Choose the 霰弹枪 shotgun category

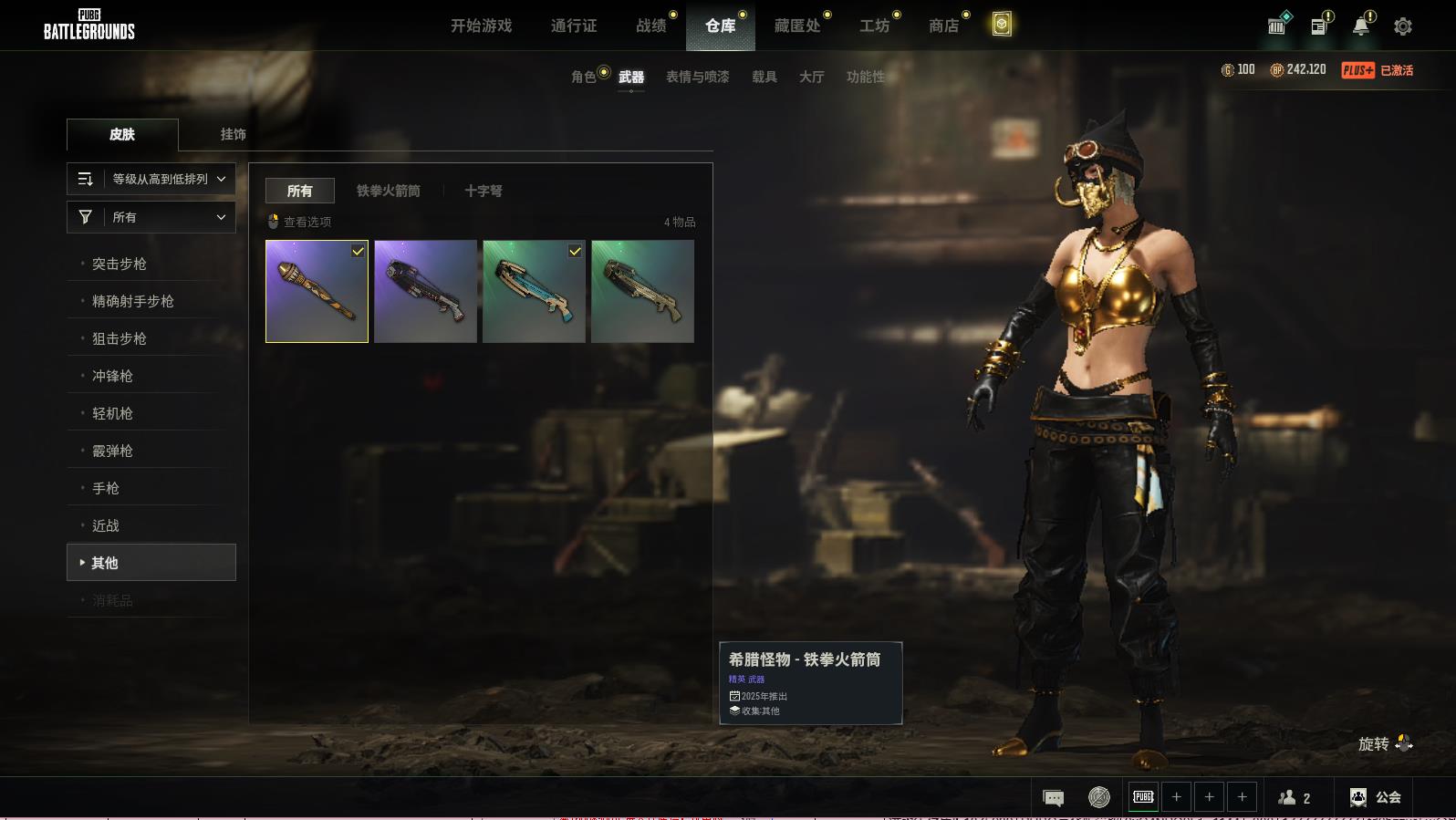[112, 451]
